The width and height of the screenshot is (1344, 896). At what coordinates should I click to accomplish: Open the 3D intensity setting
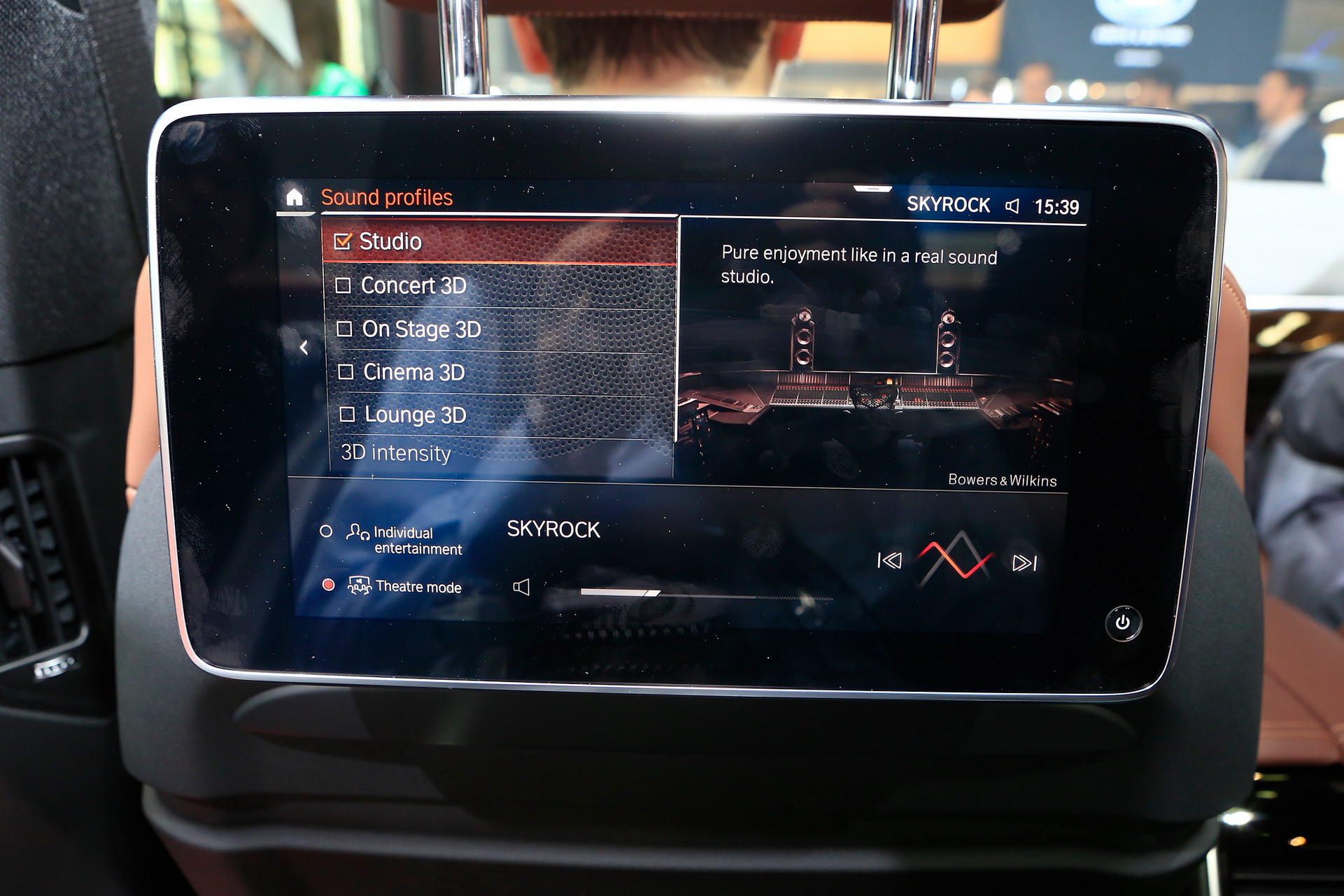[396, 453]
